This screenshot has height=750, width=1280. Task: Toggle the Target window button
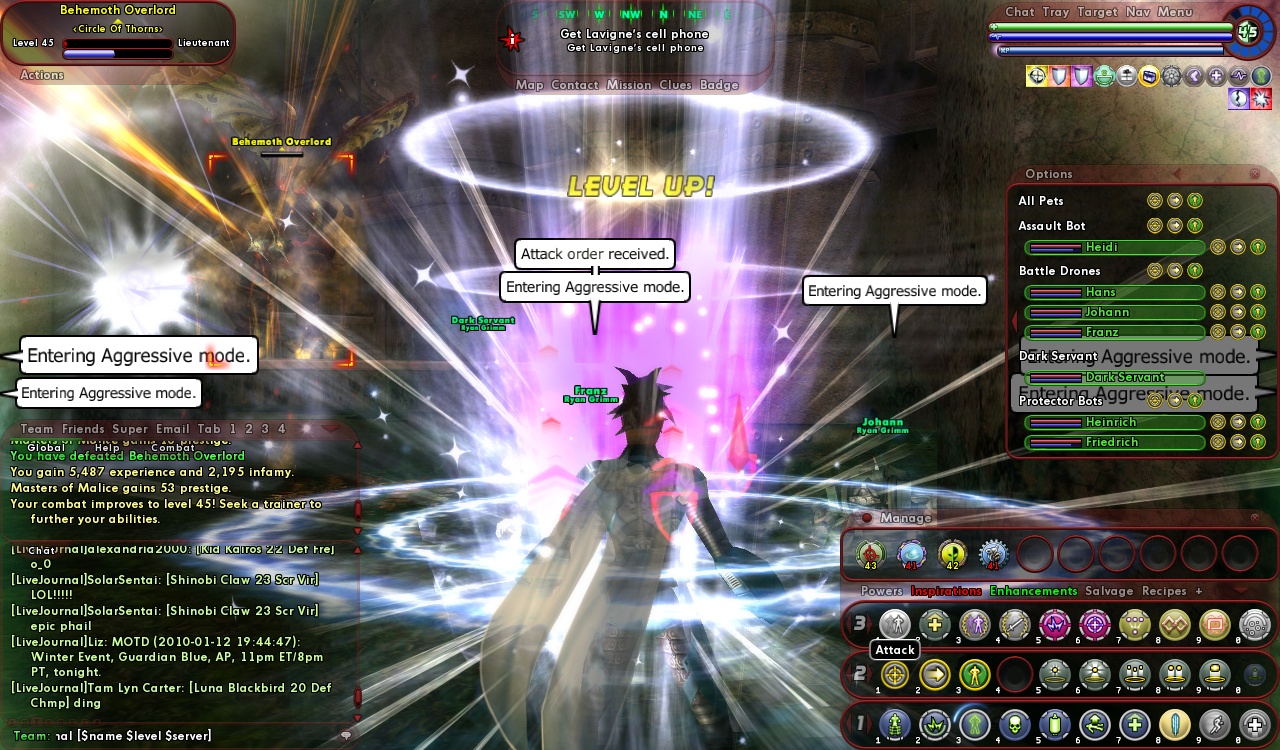pos(1097,12)
